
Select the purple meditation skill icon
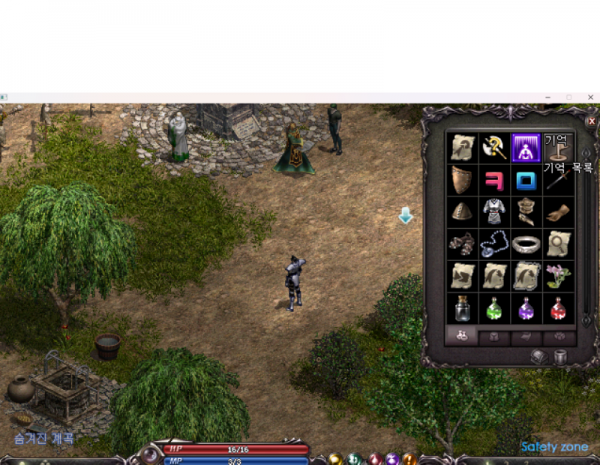click(526, 148)
